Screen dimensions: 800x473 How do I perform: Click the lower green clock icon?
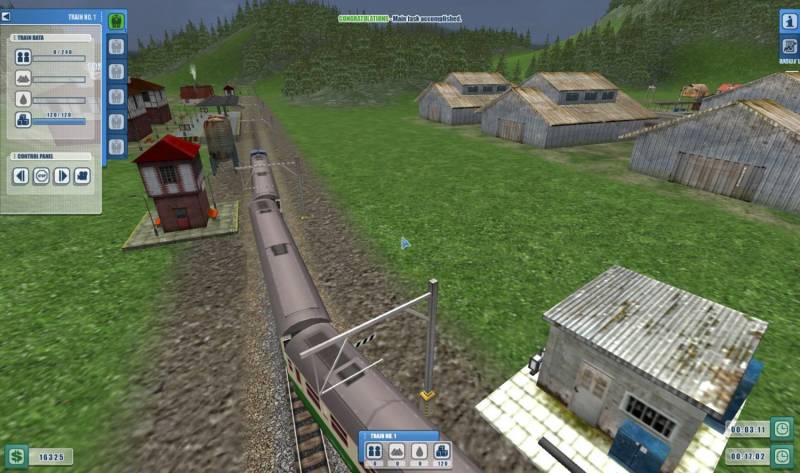(x=782, y=455)
